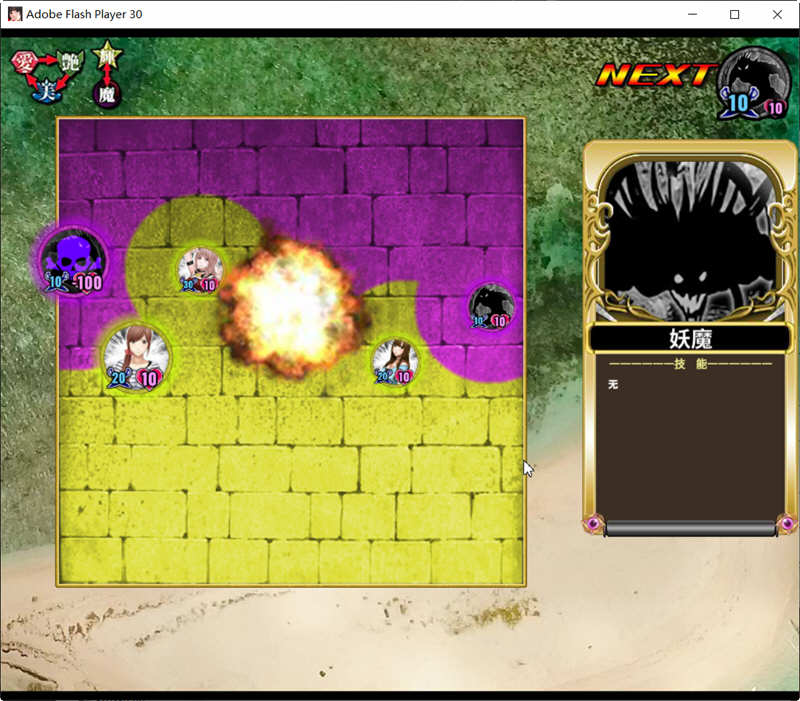Click the purple 魔 attribute icon
Viewport: 800px width, 701px height.
(106, 94)
